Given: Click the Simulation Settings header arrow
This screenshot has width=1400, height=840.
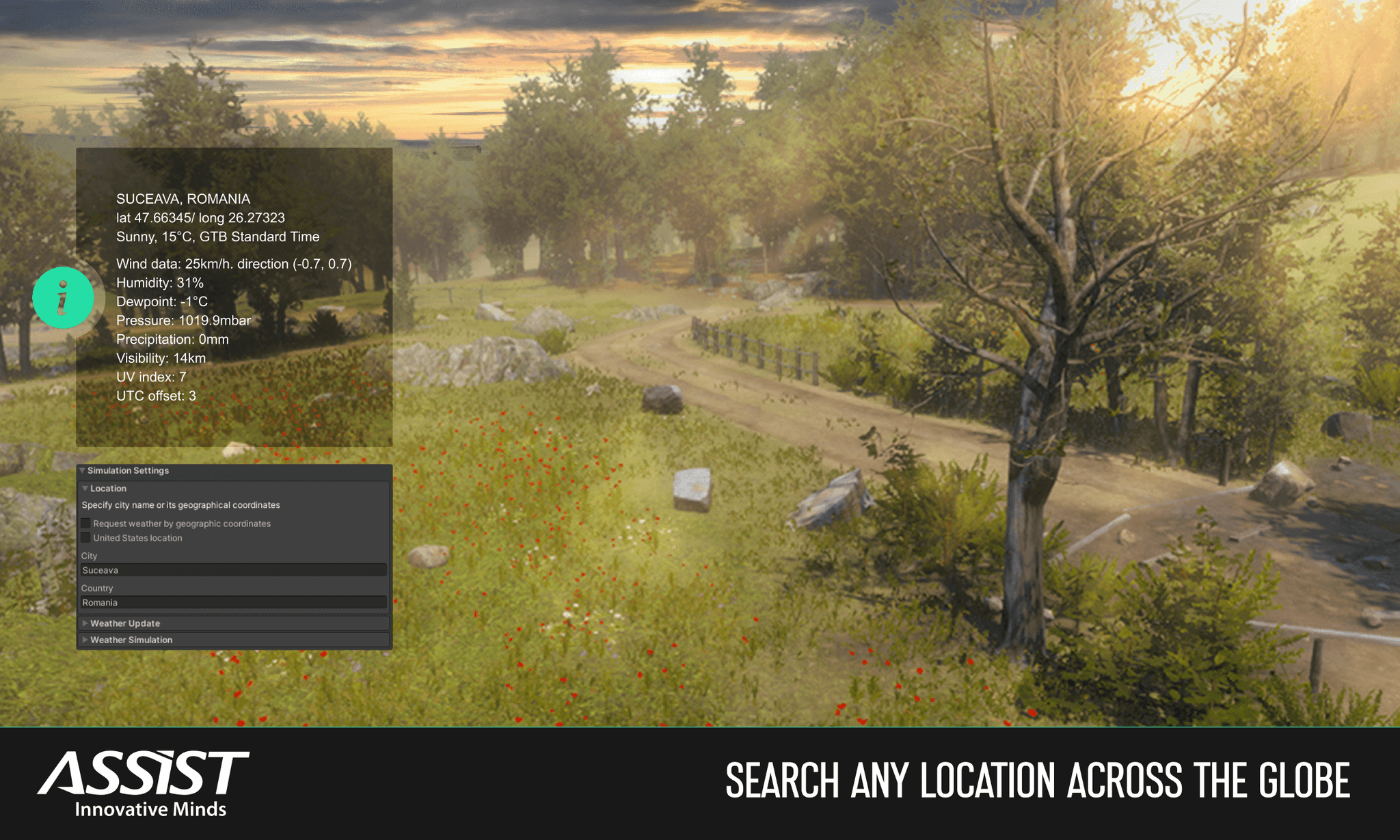Looking at the screenshot, I should point(83,470).
